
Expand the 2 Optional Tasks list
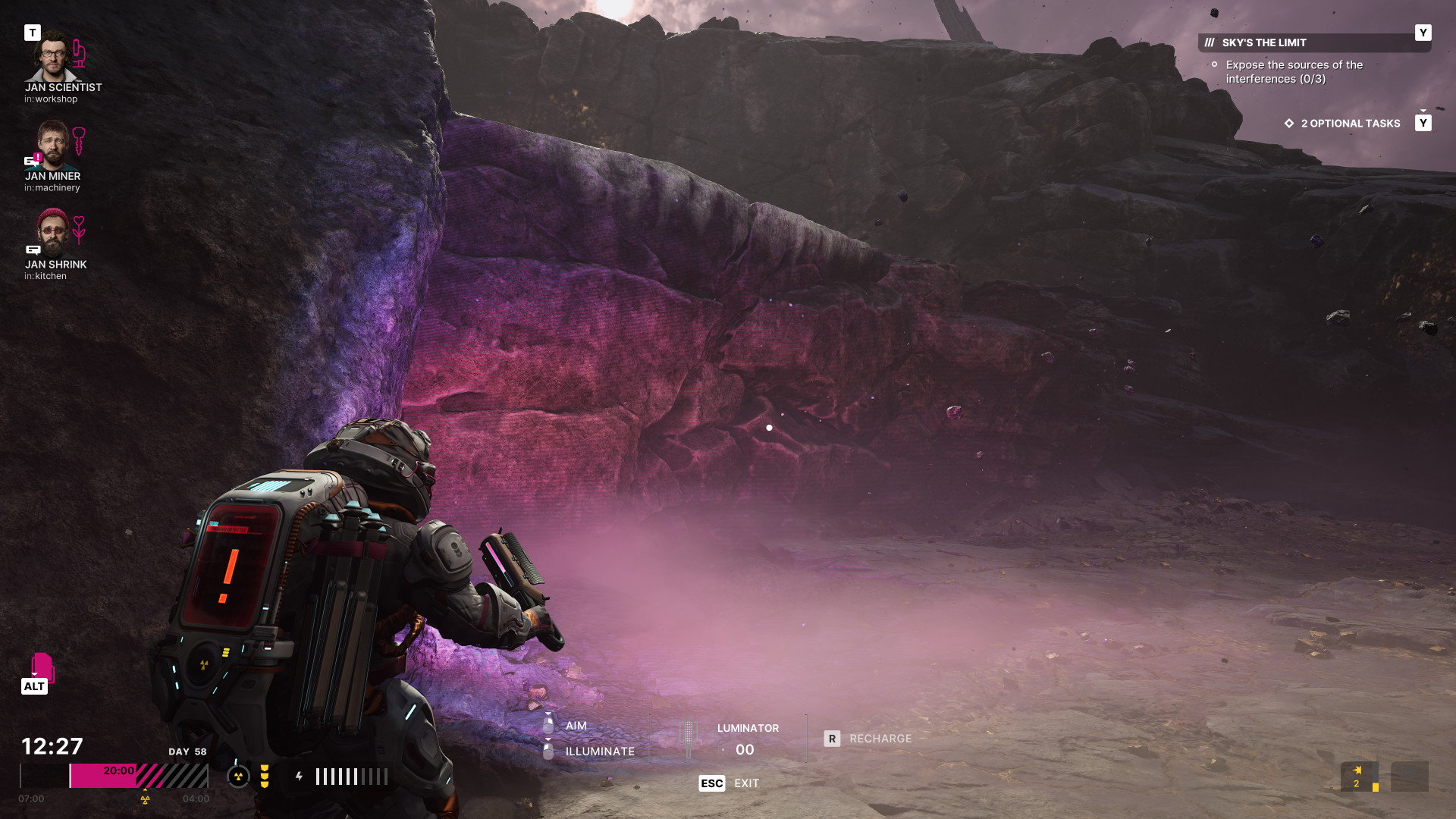(1350, 124)
